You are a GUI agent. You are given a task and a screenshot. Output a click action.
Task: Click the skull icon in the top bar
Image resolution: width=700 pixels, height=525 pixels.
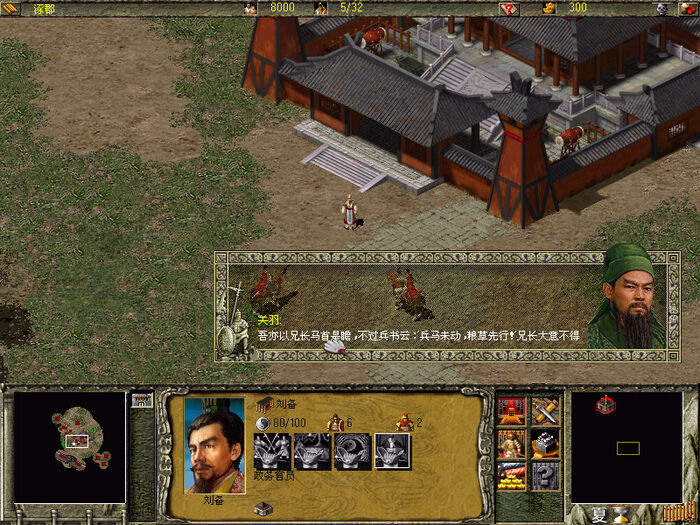[661, 8]
